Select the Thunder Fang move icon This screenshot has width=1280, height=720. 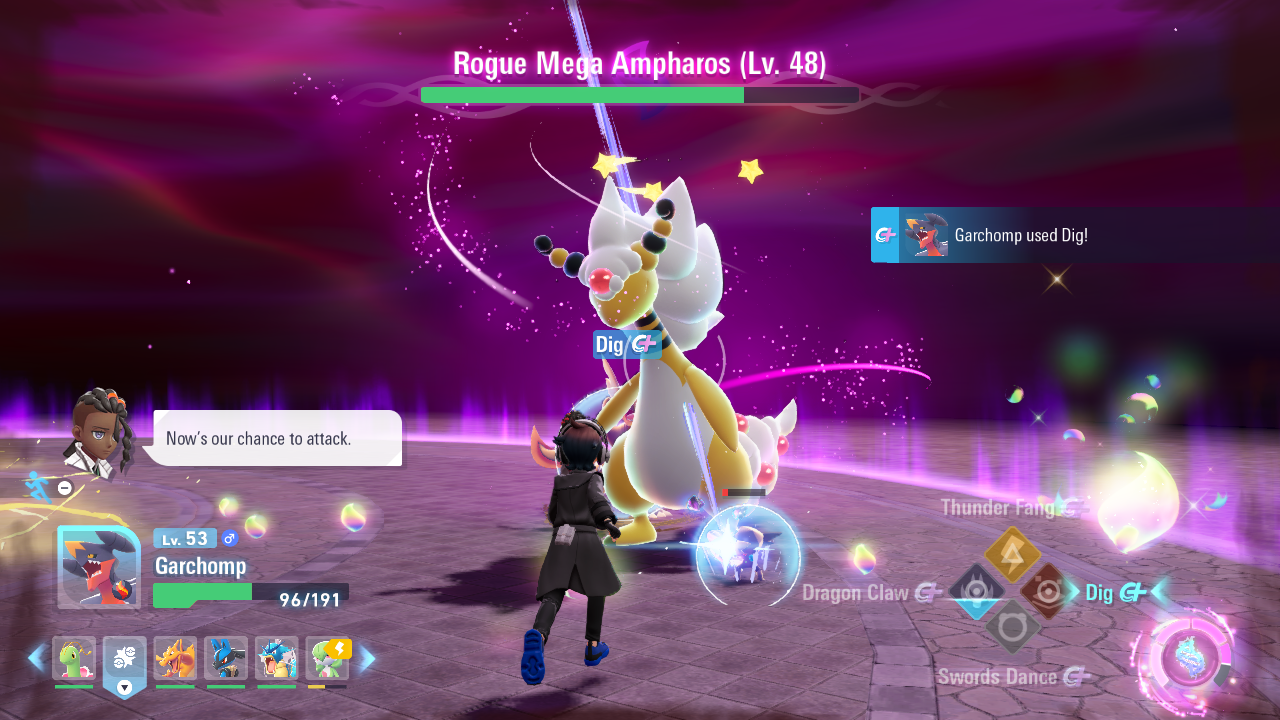tap(1013, 554)
